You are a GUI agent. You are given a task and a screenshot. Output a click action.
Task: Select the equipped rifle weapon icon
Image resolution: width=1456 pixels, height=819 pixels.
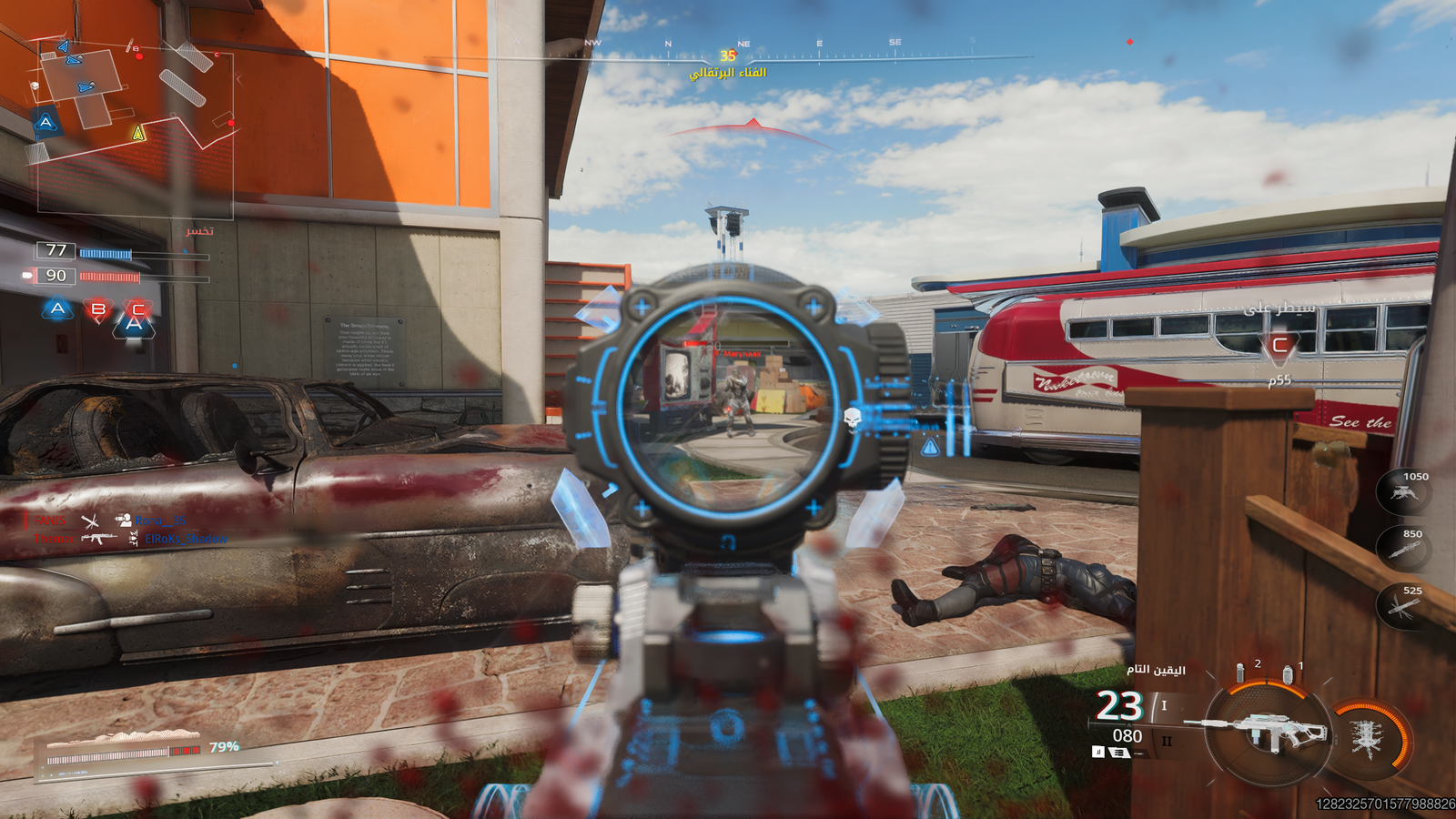(1263, 731)
